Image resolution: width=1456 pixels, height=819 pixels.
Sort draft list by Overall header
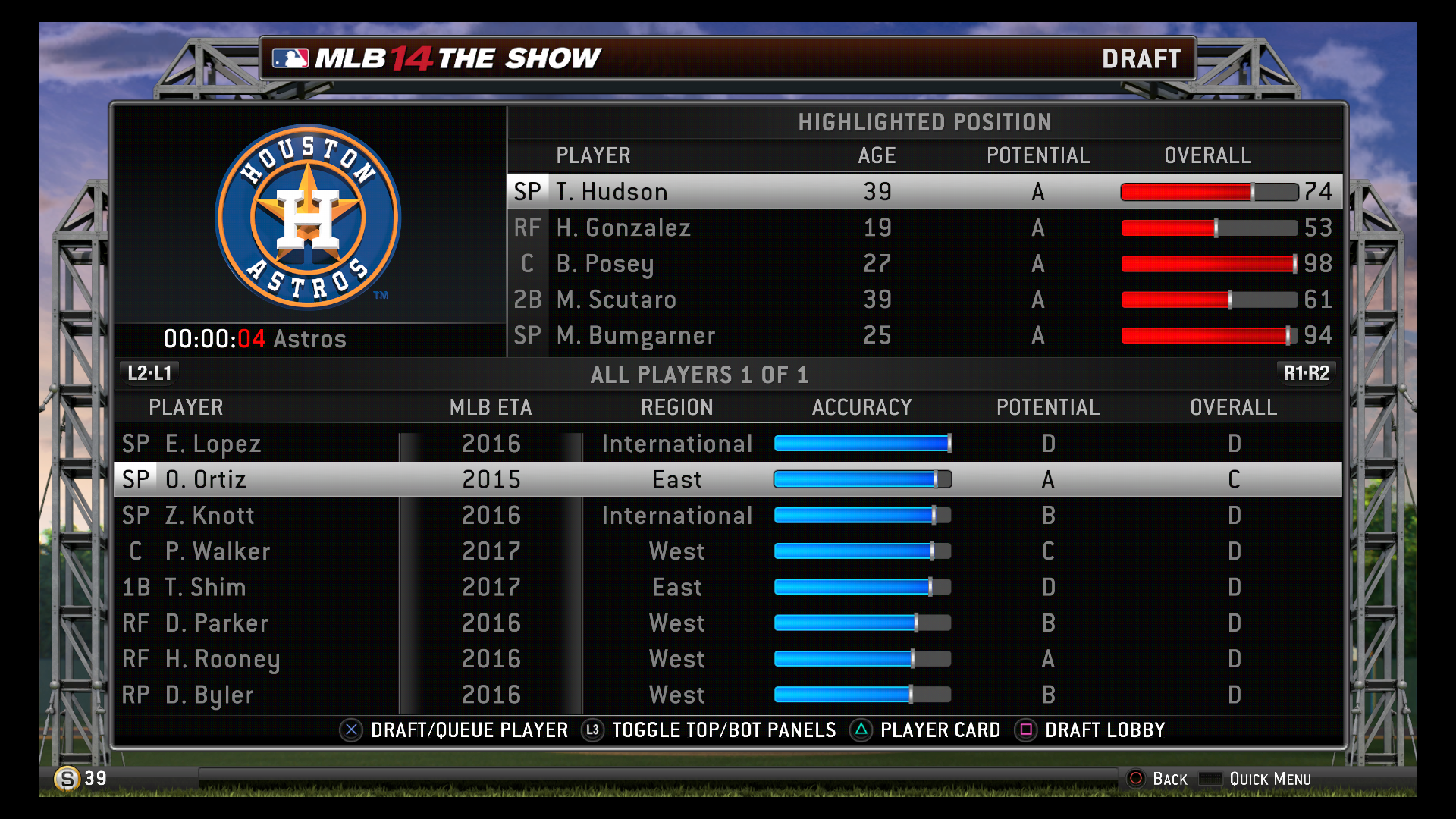(1233, 407)
